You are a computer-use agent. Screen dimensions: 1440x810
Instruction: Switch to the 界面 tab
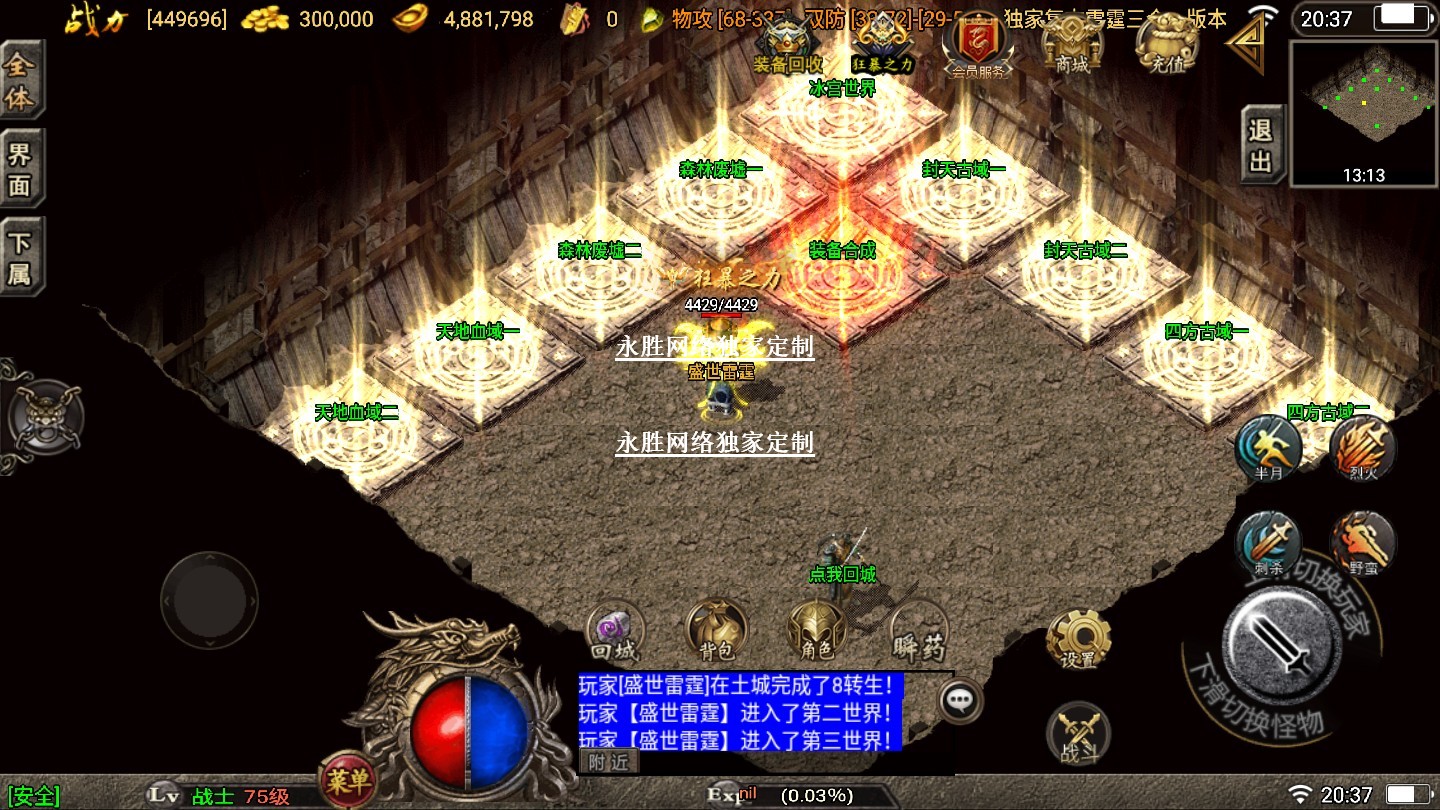(21, 168)
